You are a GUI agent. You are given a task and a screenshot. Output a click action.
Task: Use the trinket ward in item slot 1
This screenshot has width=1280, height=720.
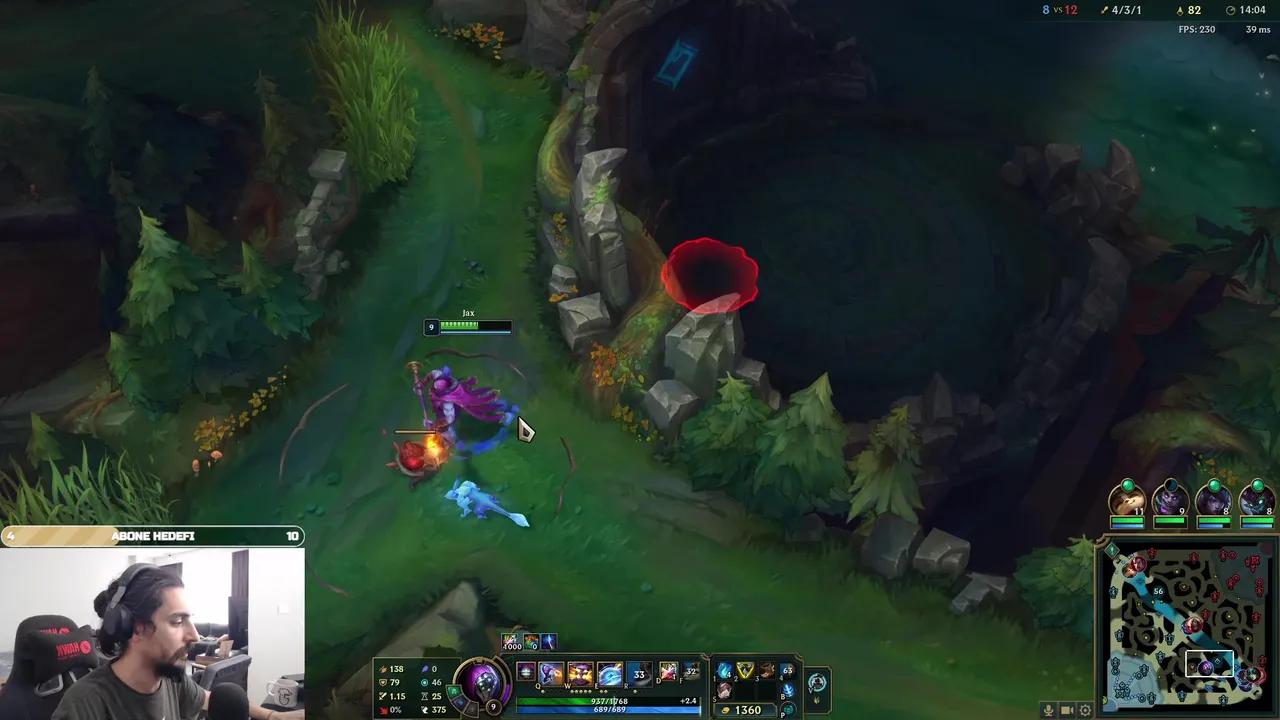point(723,672)
